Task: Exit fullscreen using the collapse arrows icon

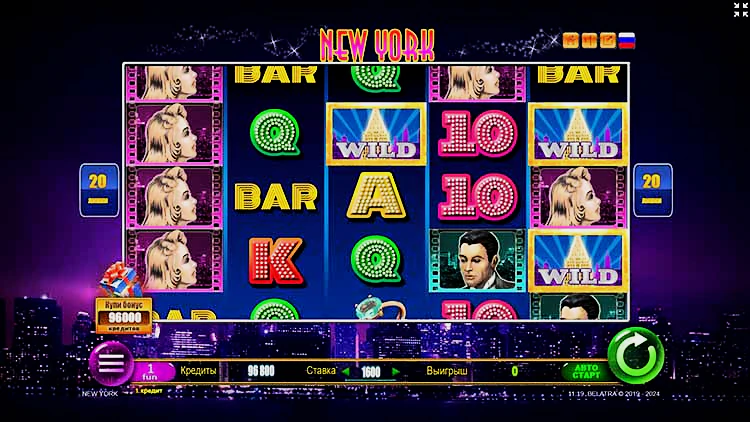Action: pyautogui.click(x=740, y=9)
